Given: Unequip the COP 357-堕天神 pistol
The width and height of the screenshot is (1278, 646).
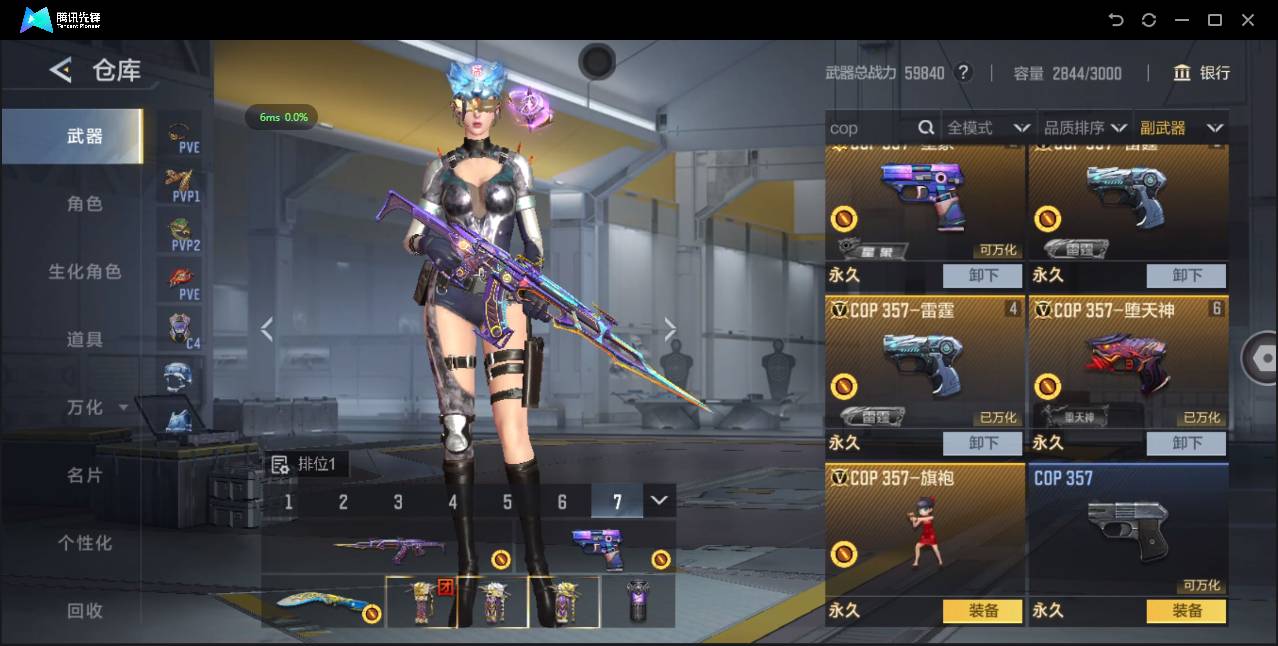Looking at the screenshot, I should click(x=1186, y=442).
